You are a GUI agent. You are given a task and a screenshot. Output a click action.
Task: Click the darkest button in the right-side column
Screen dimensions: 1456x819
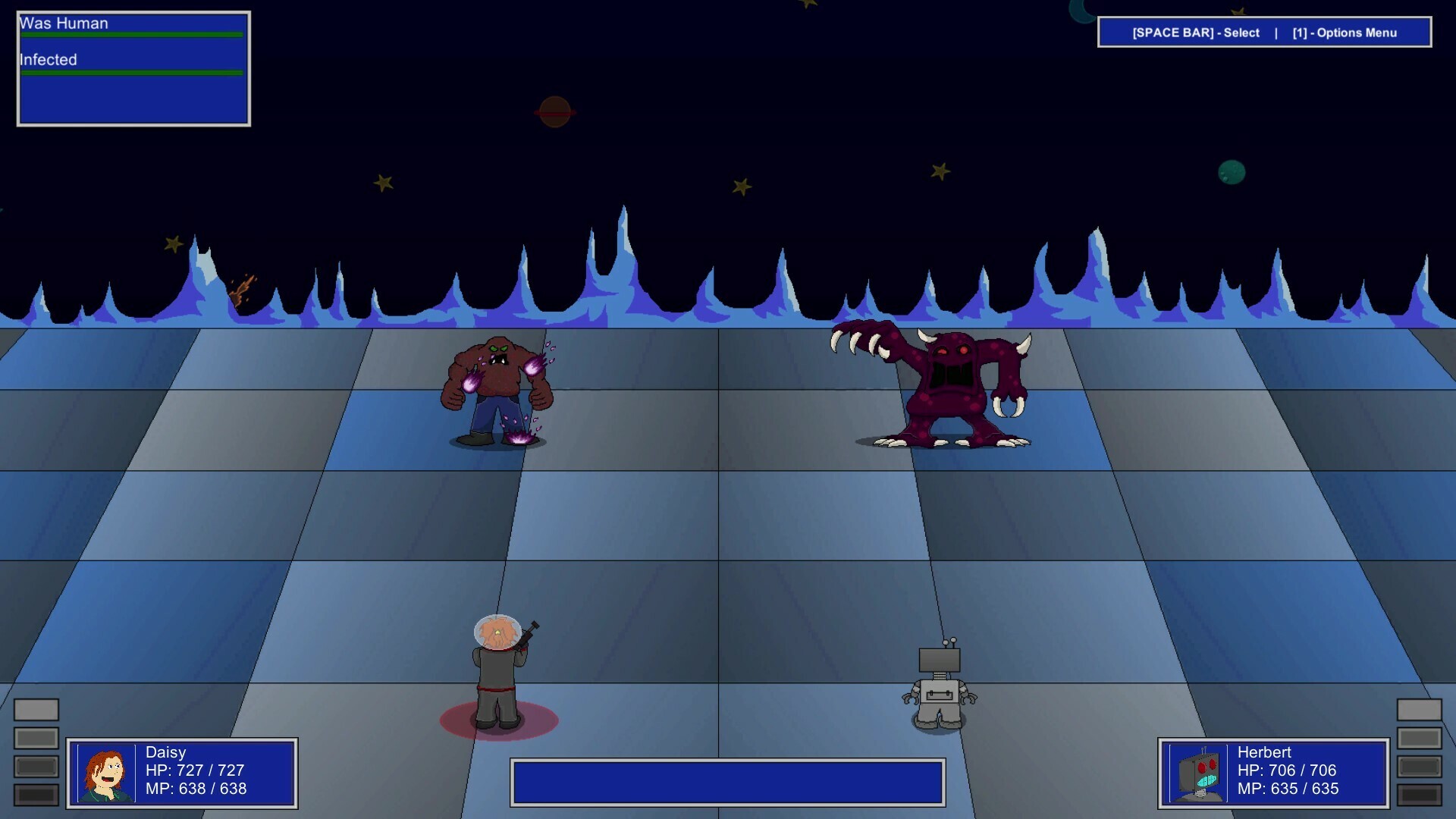coord(1420,795)
